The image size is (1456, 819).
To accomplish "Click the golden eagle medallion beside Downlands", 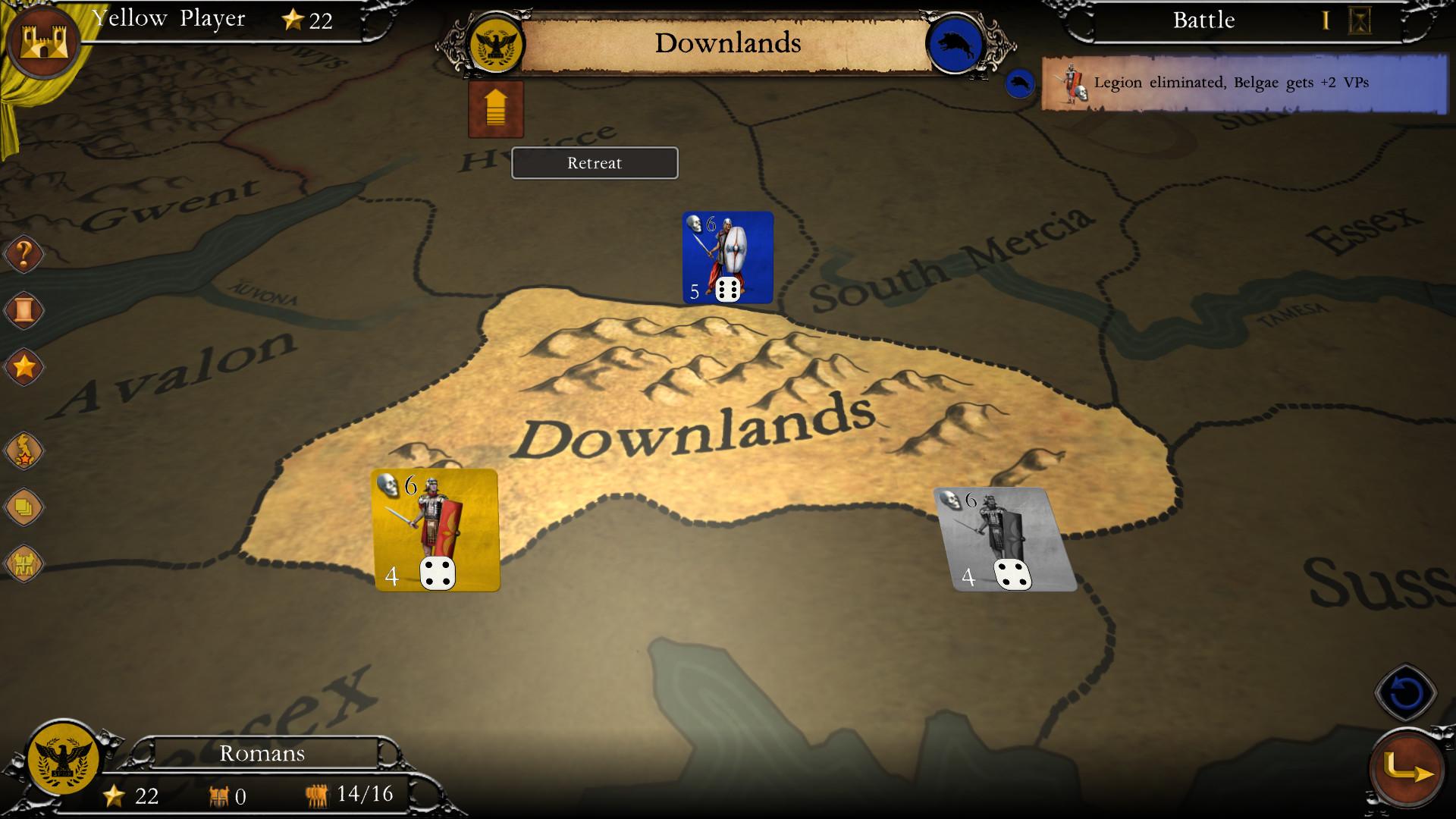I will pyautogui.click(x=497, y=43).
